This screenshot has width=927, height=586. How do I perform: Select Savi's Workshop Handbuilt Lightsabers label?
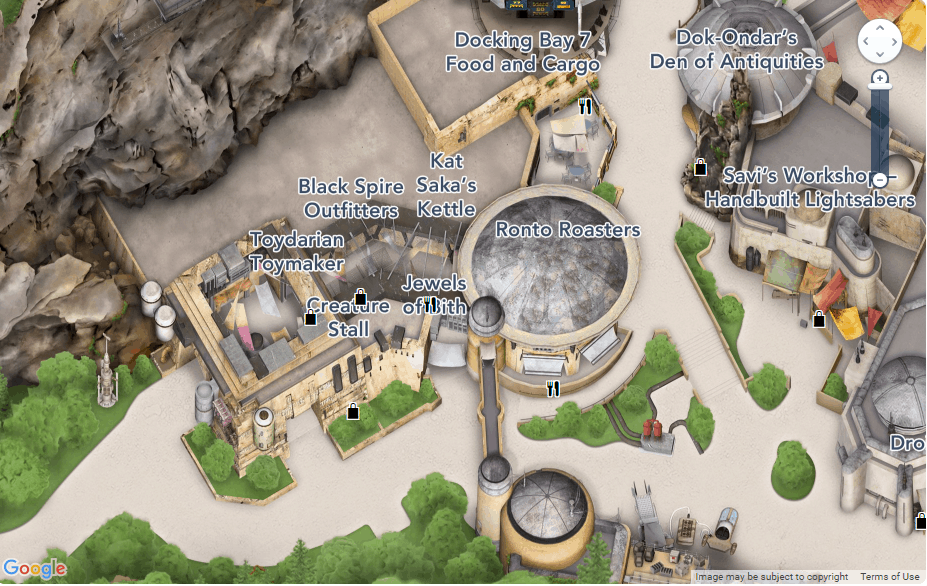pyautogui.click(x=809, y=187)
